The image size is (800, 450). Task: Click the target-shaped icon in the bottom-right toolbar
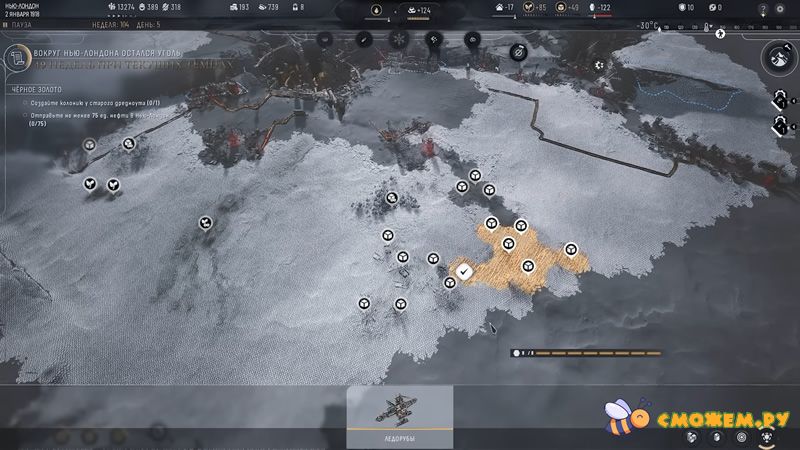point(742,437)
